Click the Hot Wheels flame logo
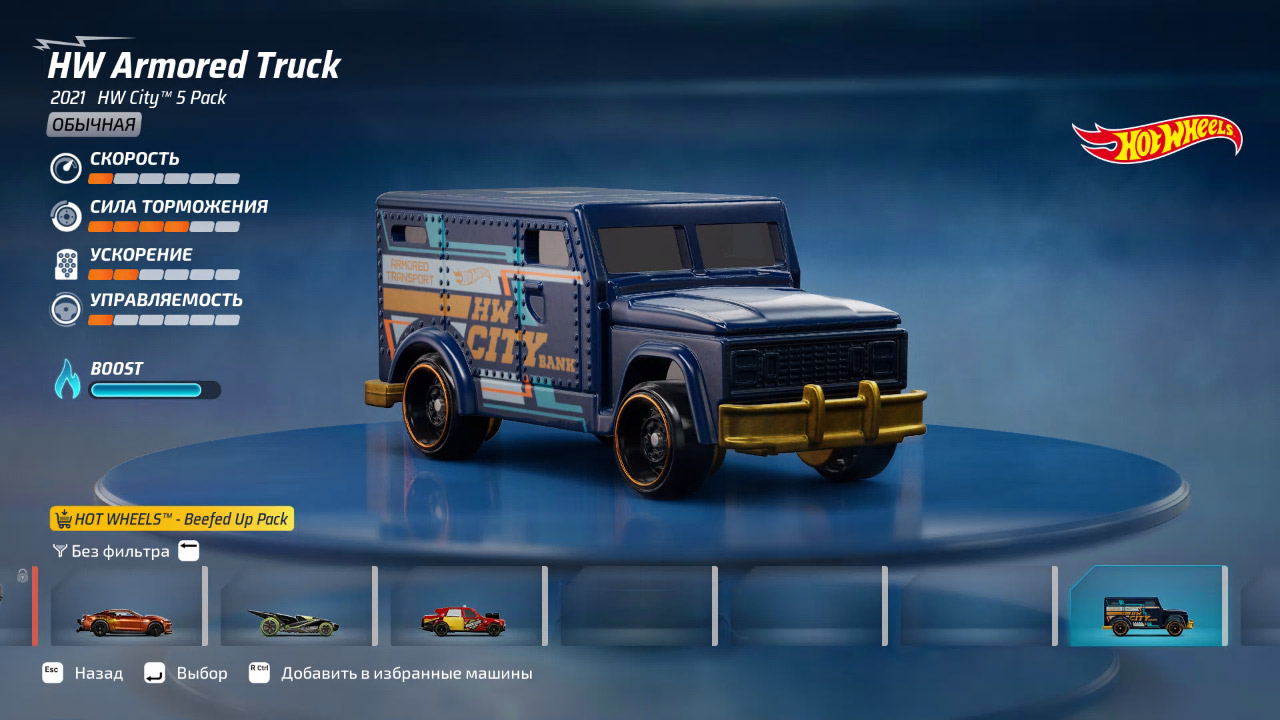Viewport: 1280px width, 720px height. tap(1155, 139)
